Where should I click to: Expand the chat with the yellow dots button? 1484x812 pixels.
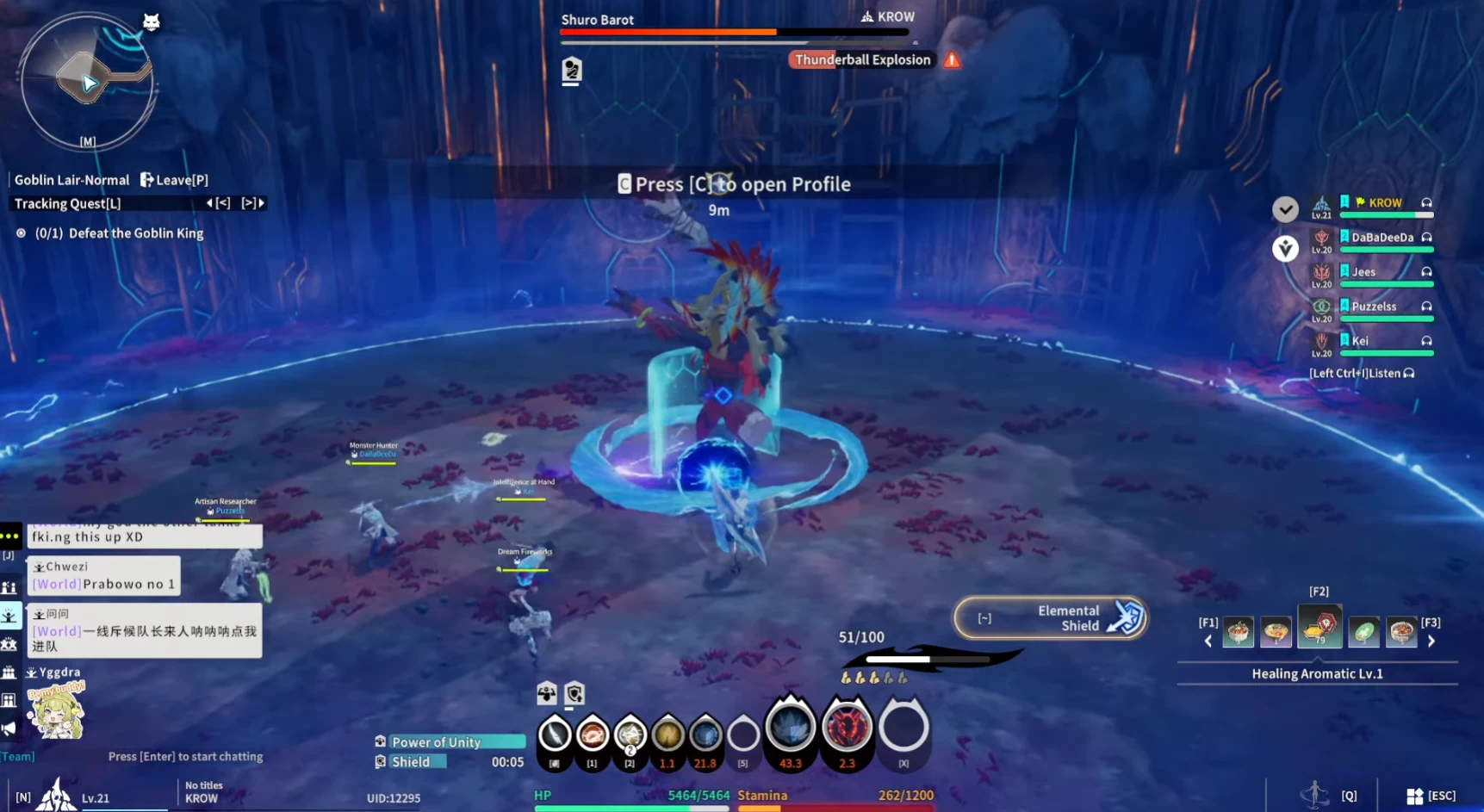(x=10, y=536)
